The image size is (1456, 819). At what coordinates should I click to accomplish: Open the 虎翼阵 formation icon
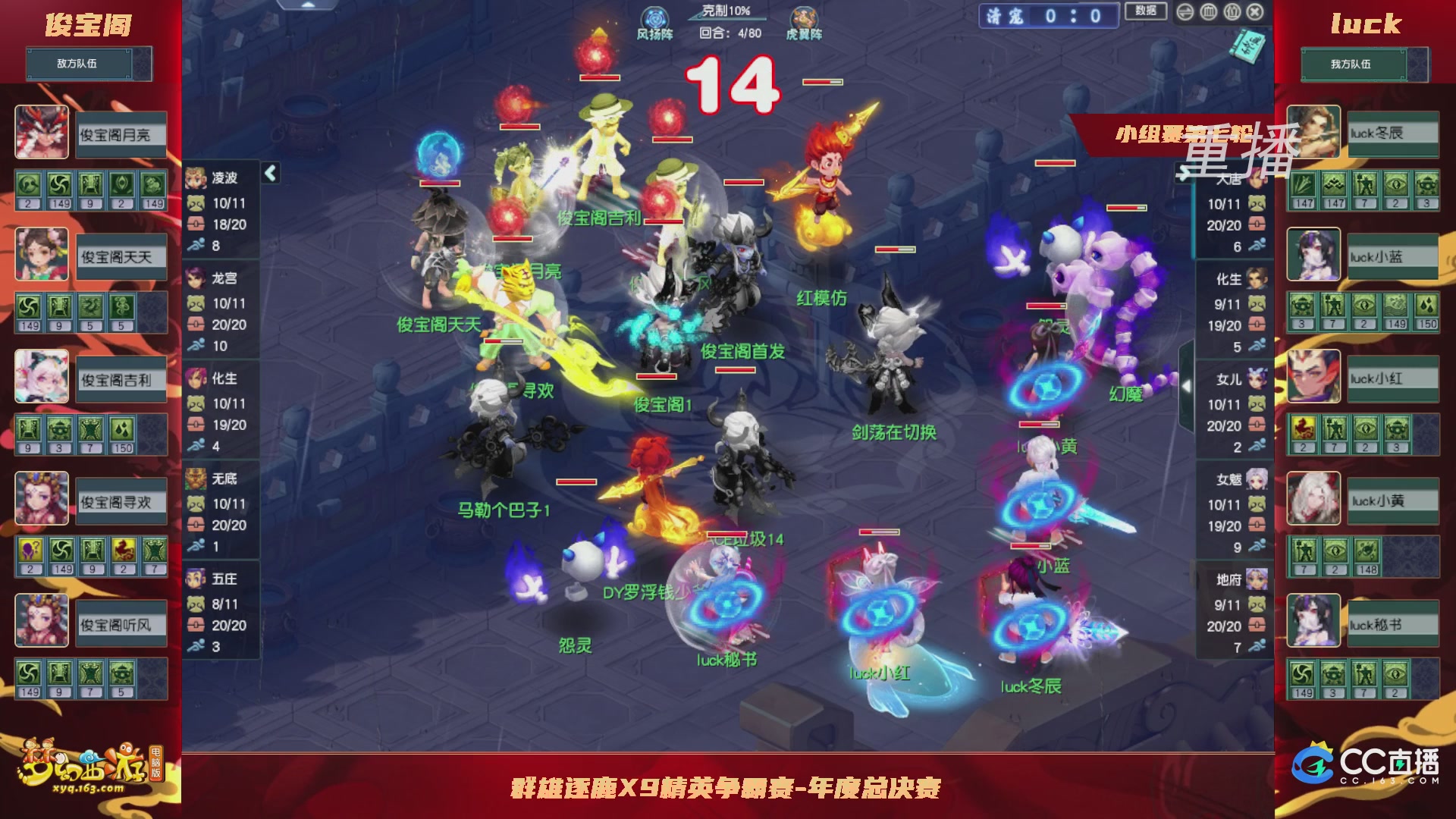803,17
